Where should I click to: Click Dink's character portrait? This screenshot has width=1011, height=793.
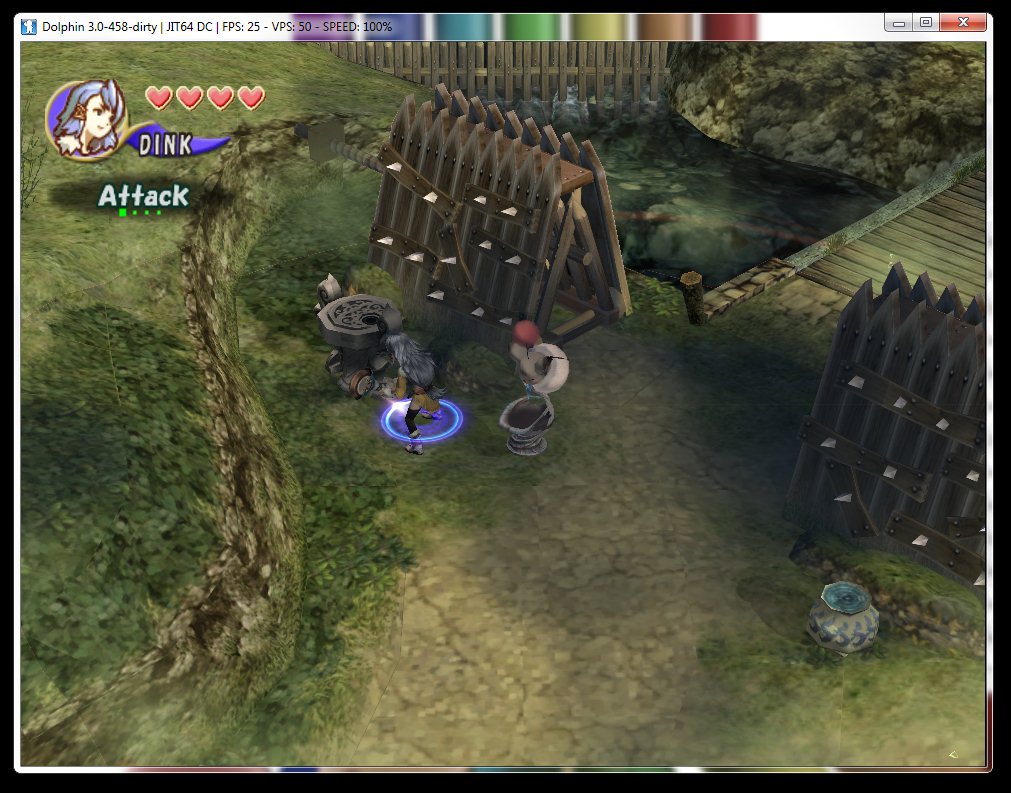(86, 115)
